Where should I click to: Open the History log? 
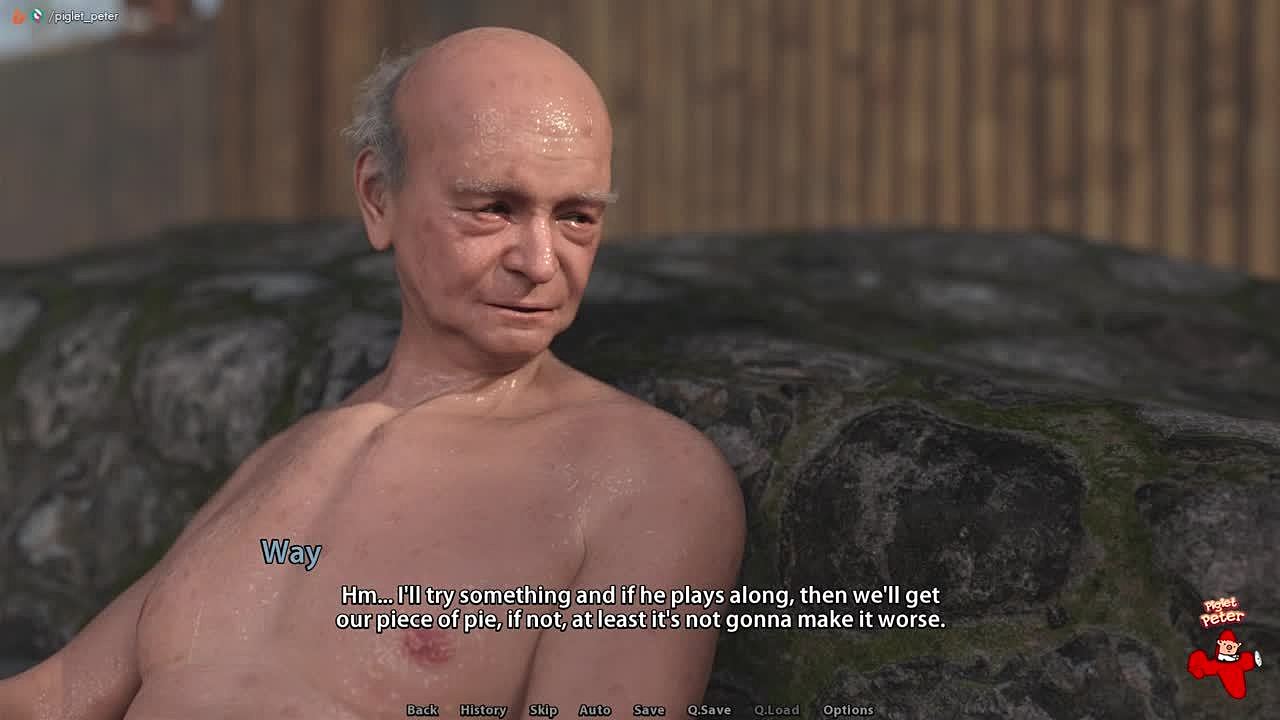click(x=483, y=710)
